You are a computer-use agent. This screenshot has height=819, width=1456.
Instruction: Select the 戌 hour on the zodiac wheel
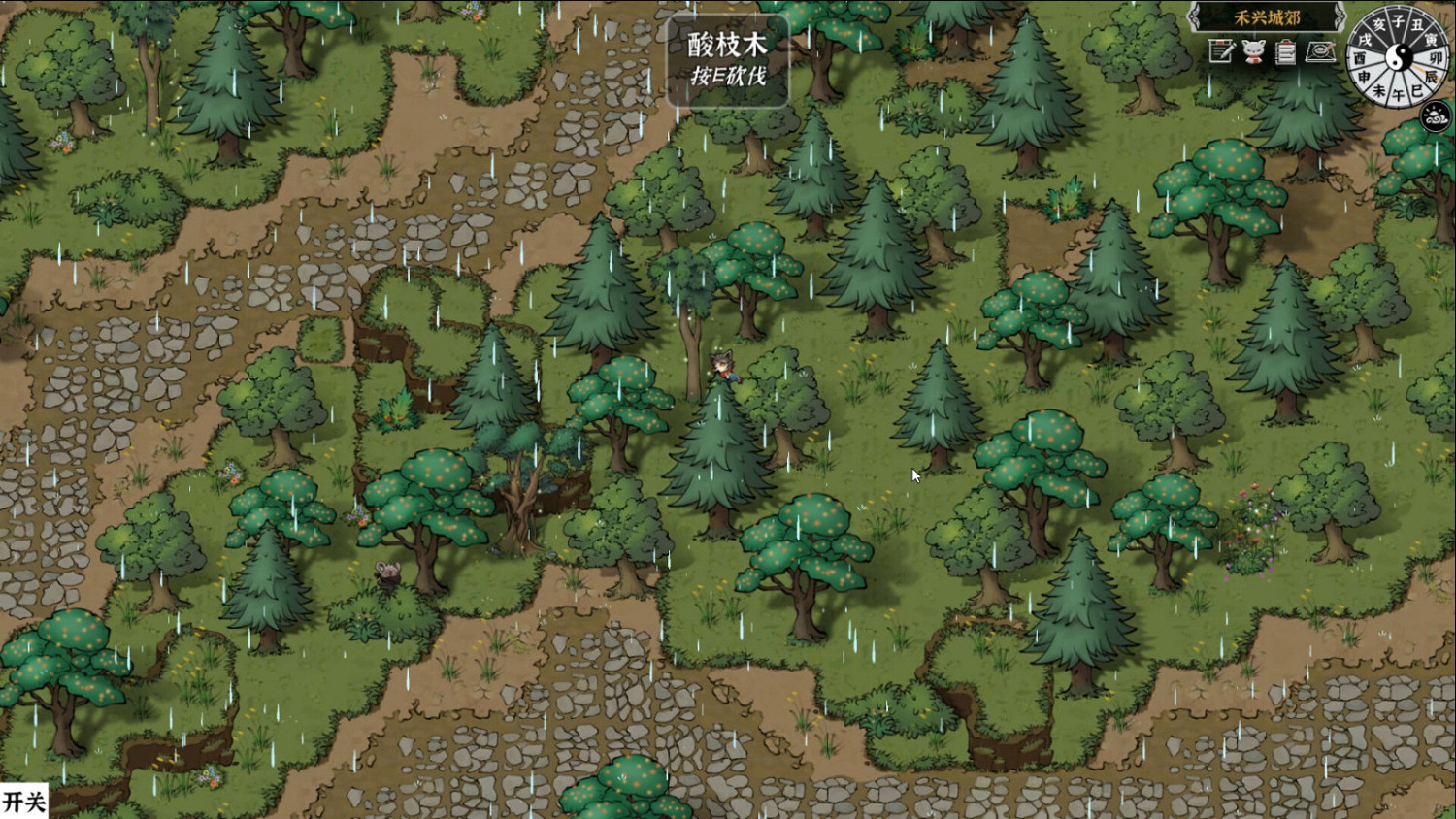click(1365, 39)
